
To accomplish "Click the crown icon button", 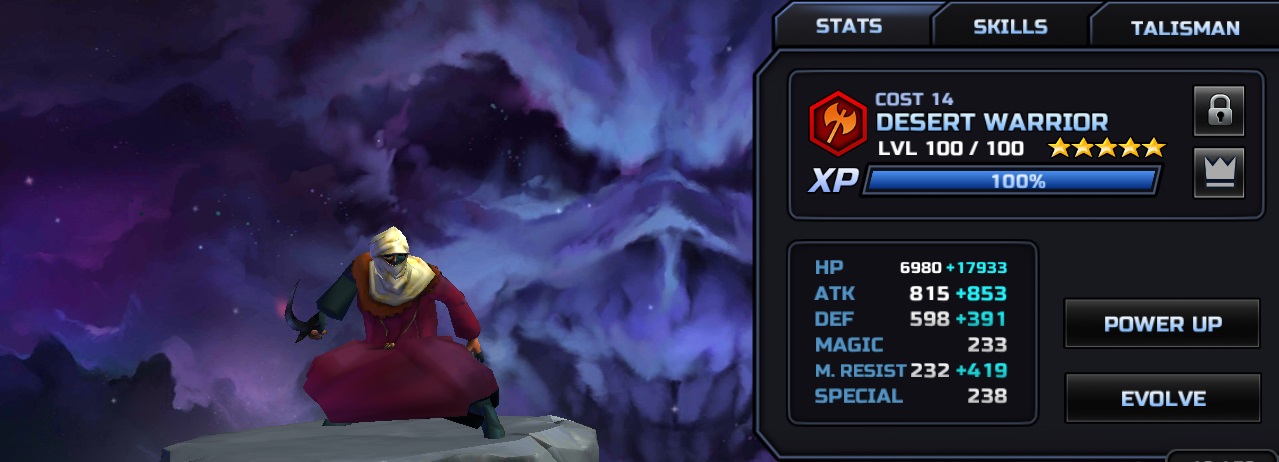I will [1218, 172].
